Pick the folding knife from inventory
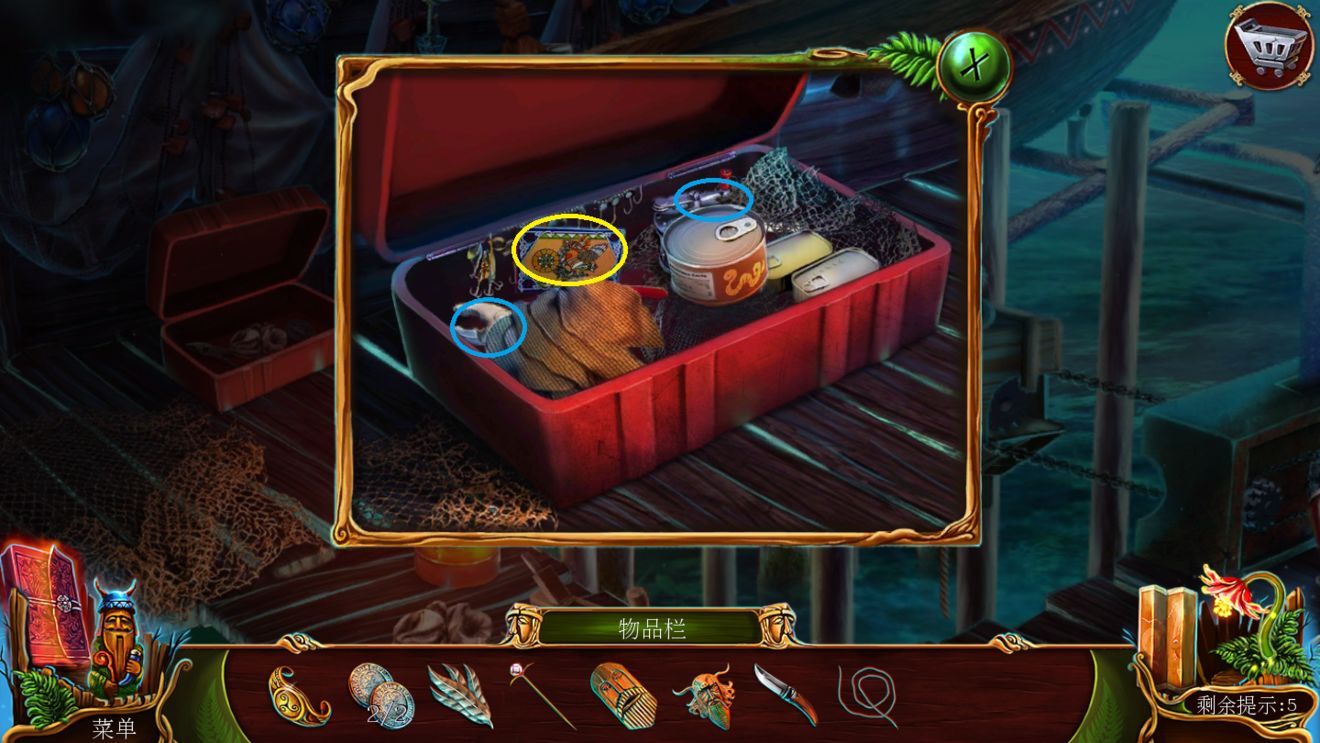Screen dimensions: 1320x743 pos(785,693)
